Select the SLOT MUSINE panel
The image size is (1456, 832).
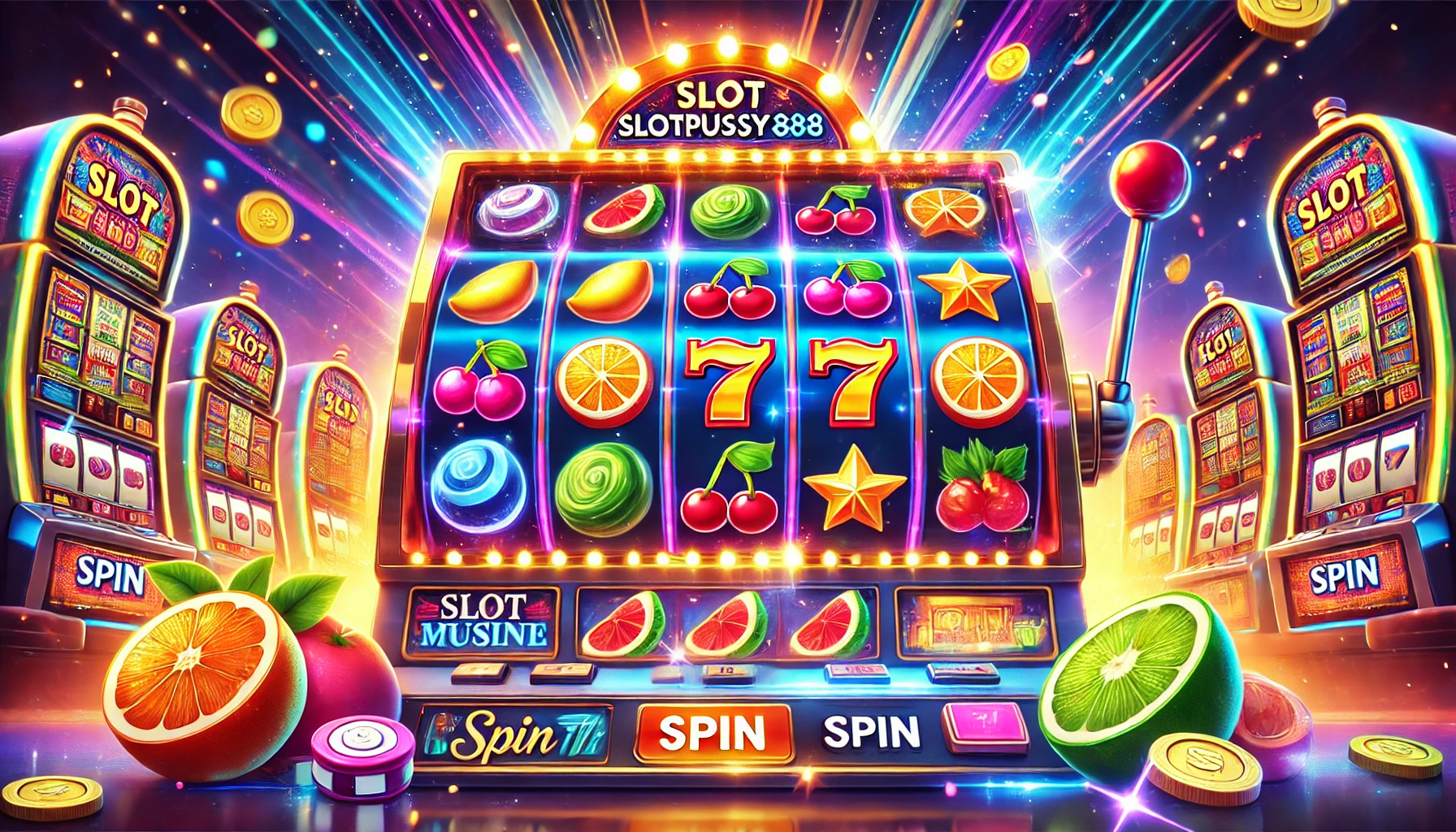click(482, 622)
